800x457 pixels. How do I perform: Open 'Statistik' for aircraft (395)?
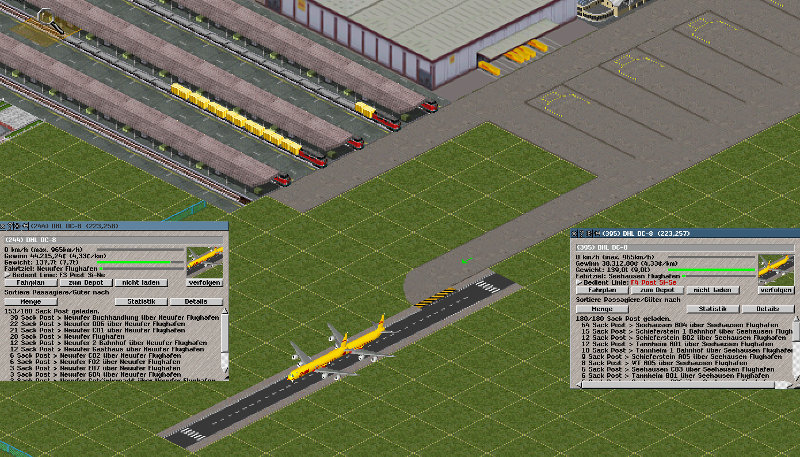[x=712, y=309]
